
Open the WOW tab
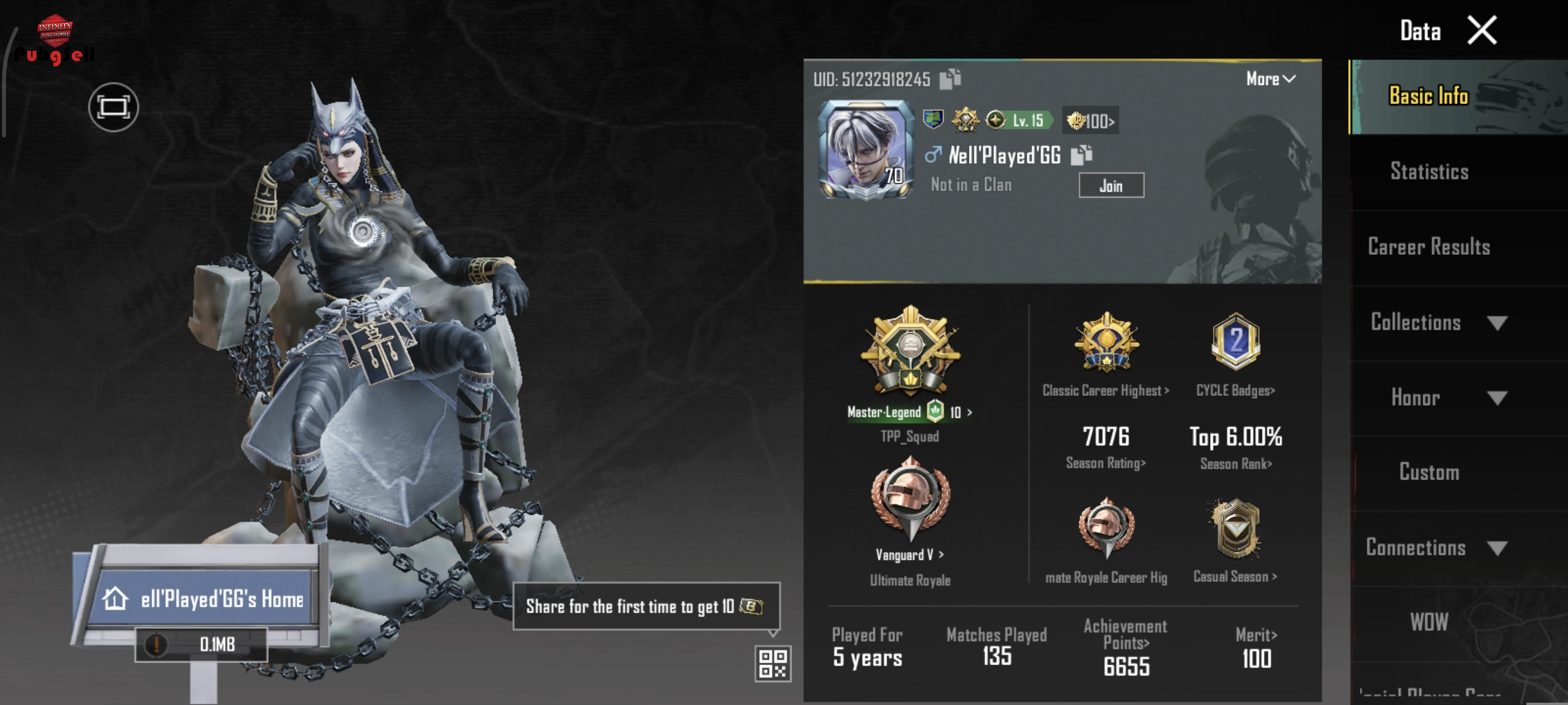point(1429,622)
